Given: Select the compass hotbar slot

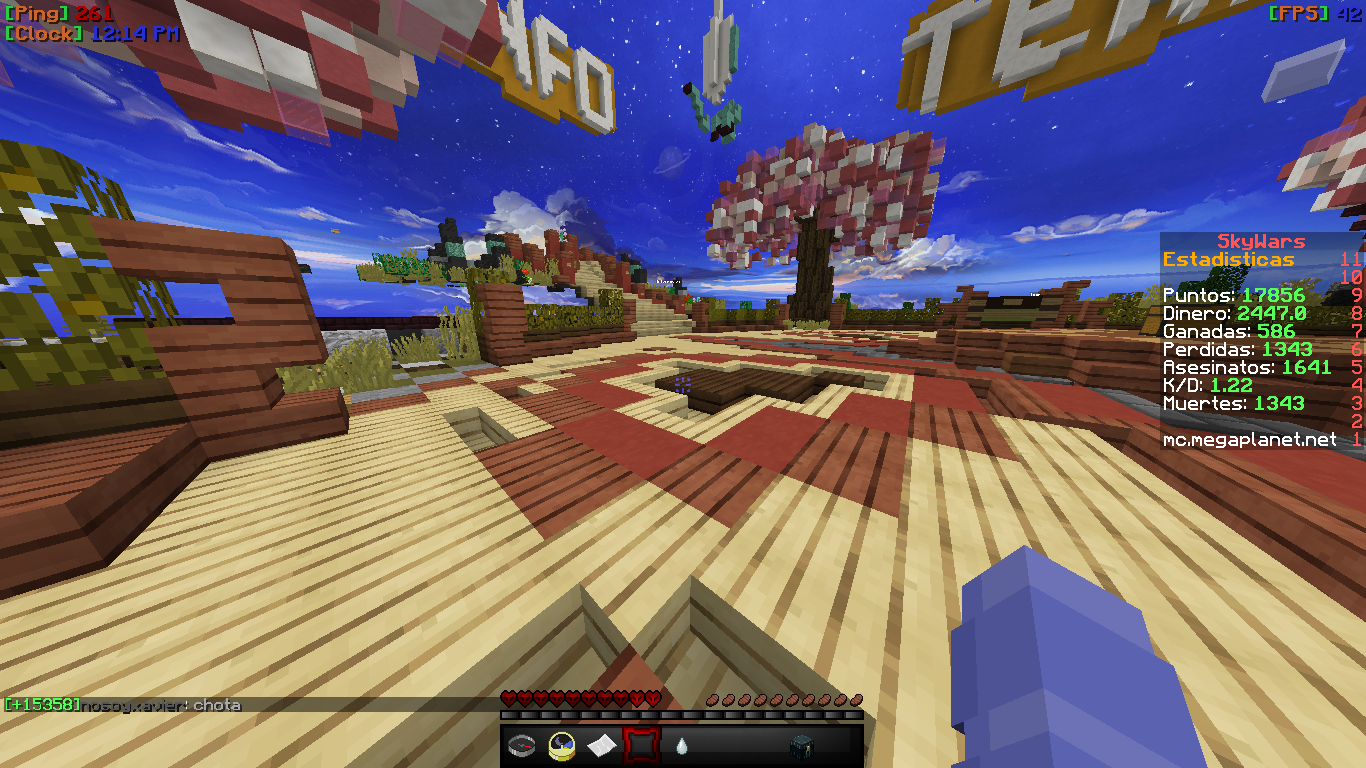Looking at the screenshot, I should [x=521, y=745].
